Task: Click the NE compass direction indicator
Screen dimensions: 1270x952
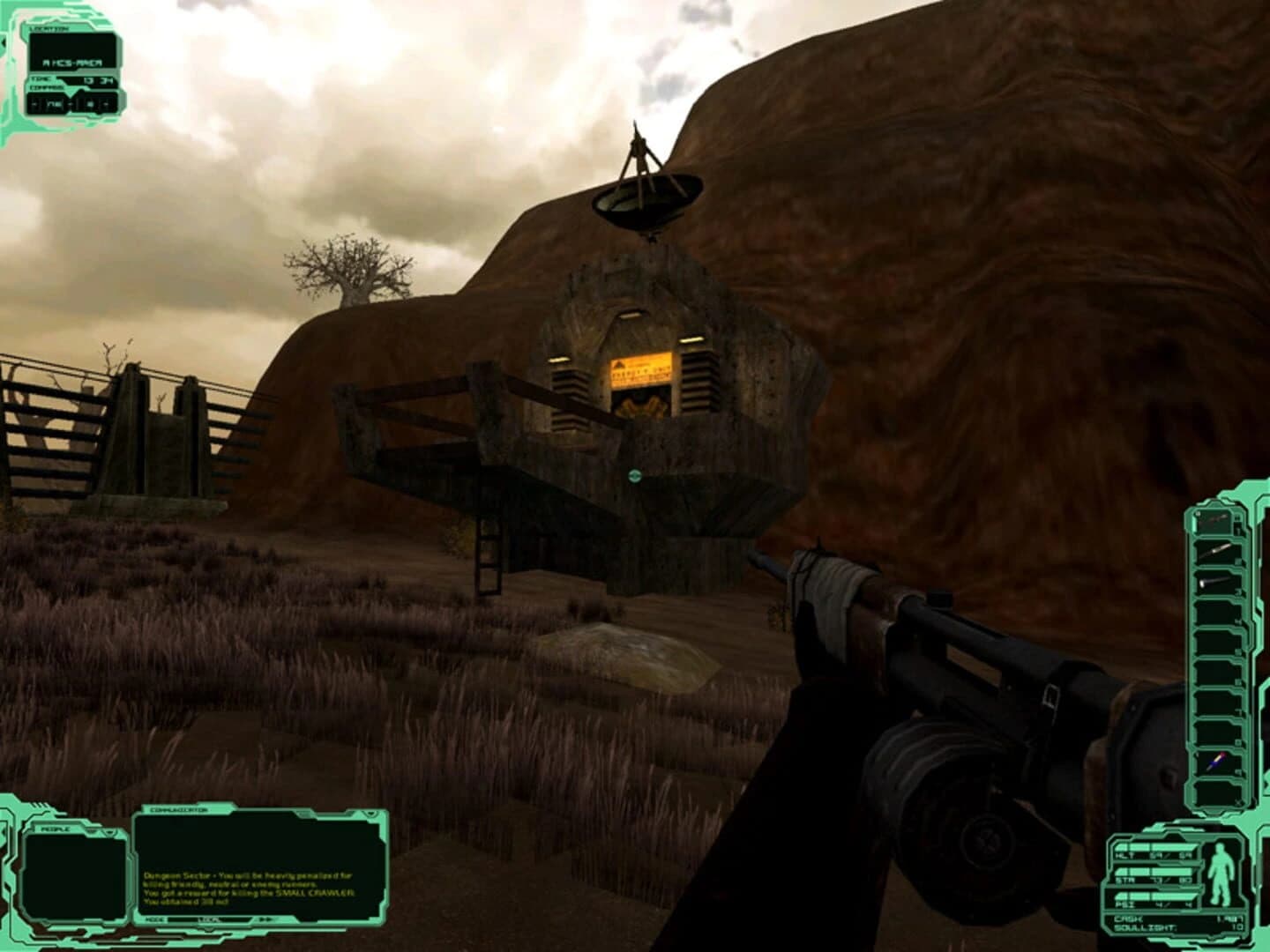Action: (54, 104)
